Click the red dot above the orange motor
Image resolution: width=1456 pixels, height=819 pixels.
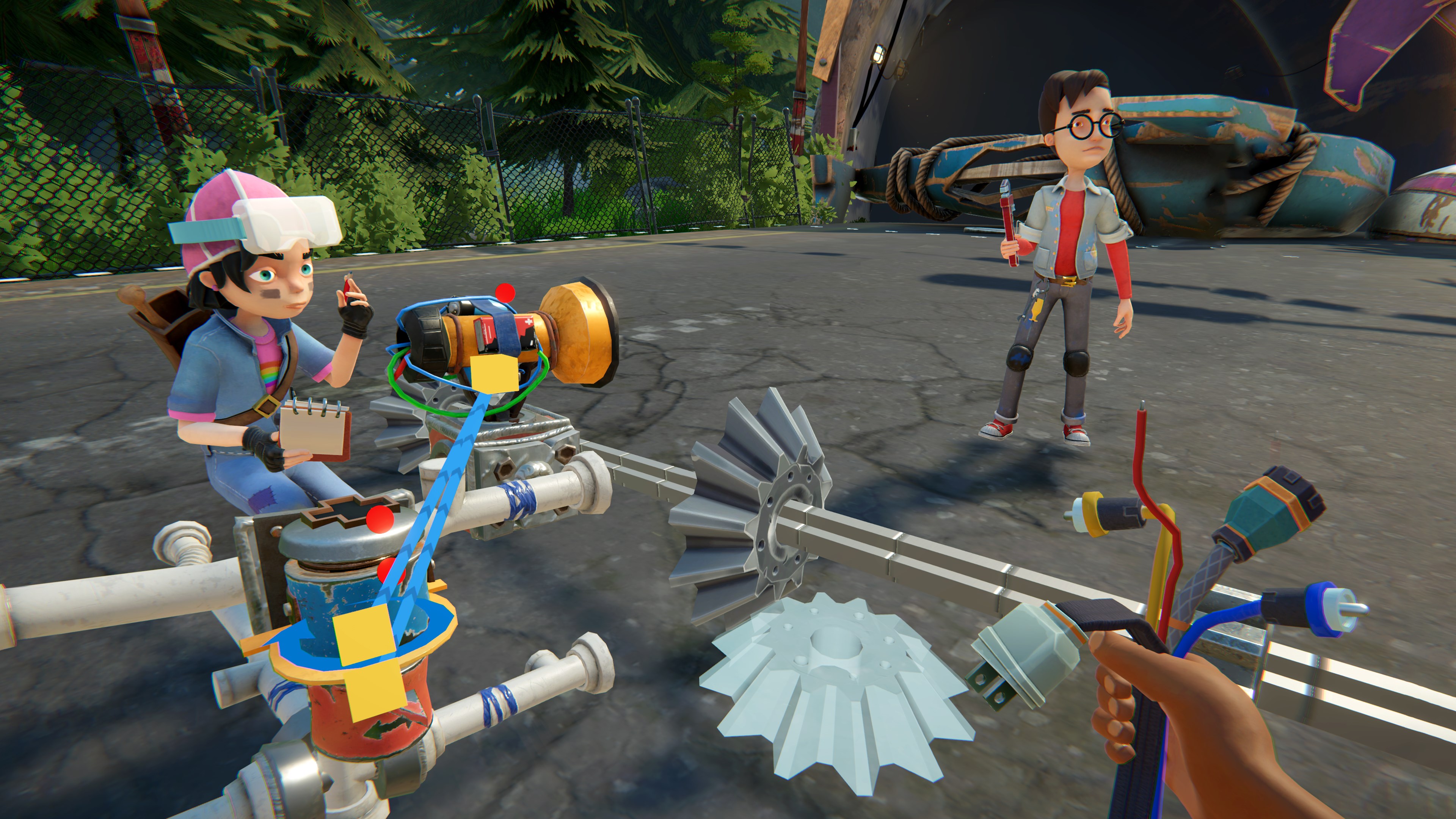[x=505, y=293]
